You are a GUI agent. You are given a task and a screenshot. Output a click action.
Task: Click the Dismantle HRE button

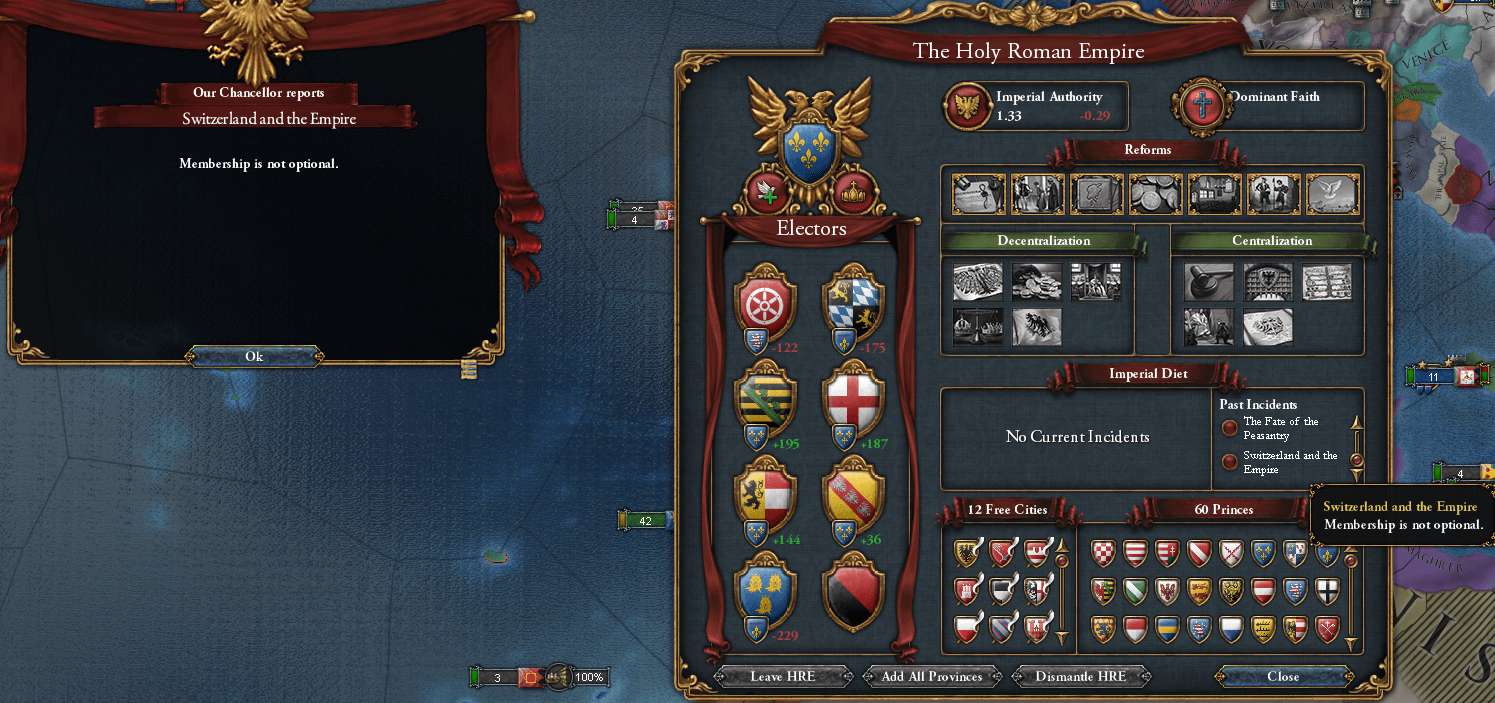point(1080,676)
